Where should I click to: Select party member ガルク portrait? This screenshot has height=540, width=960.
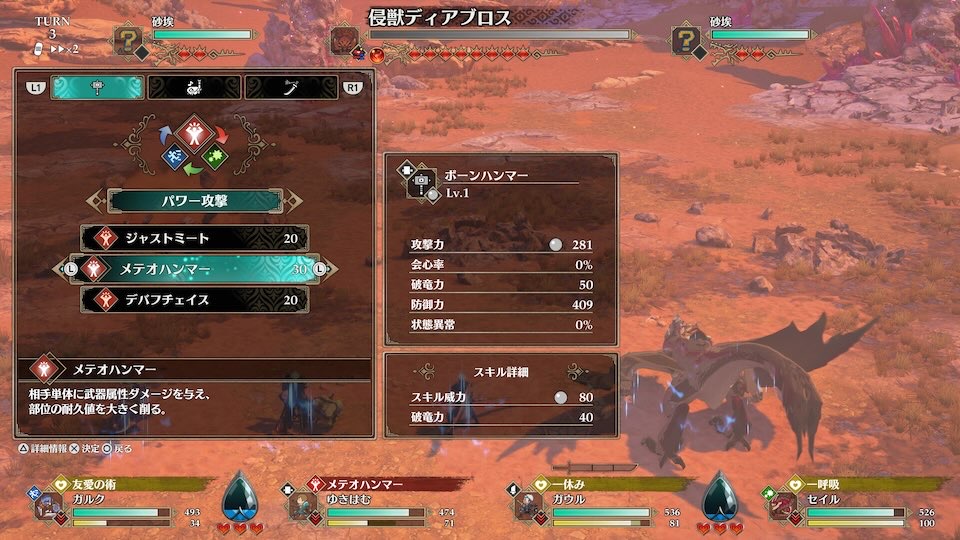(x=49, y=506)
